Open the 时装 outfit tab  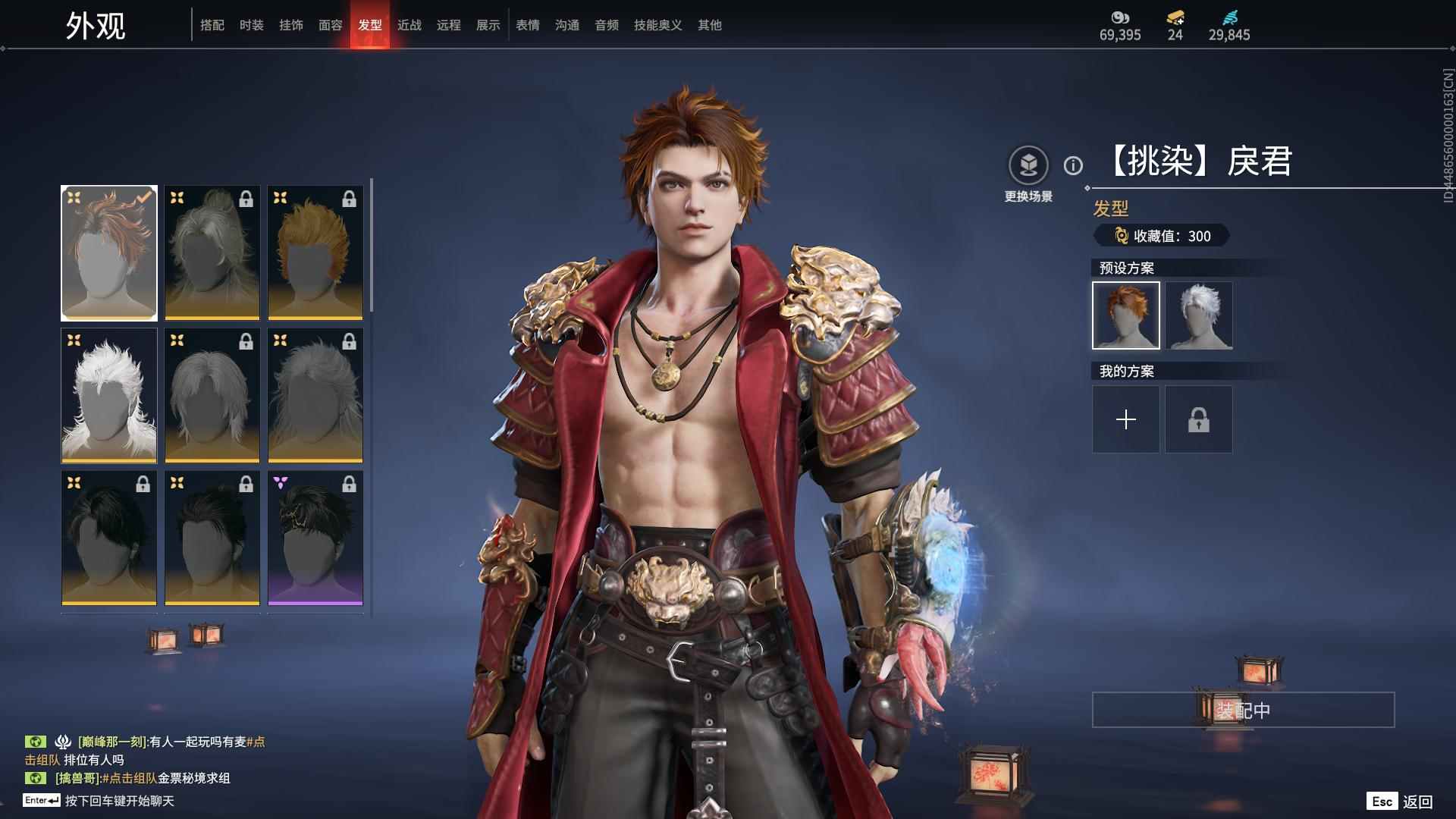(x=252, y=25)
